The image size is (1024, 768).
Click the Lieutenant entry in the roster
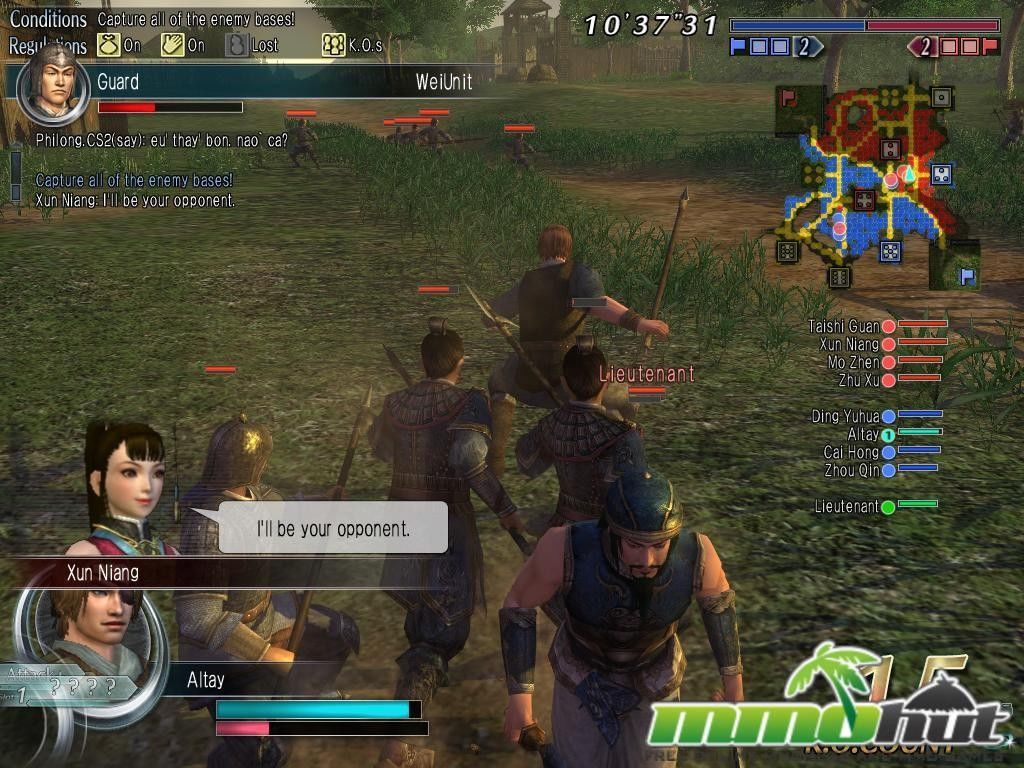tap(847, 507)
